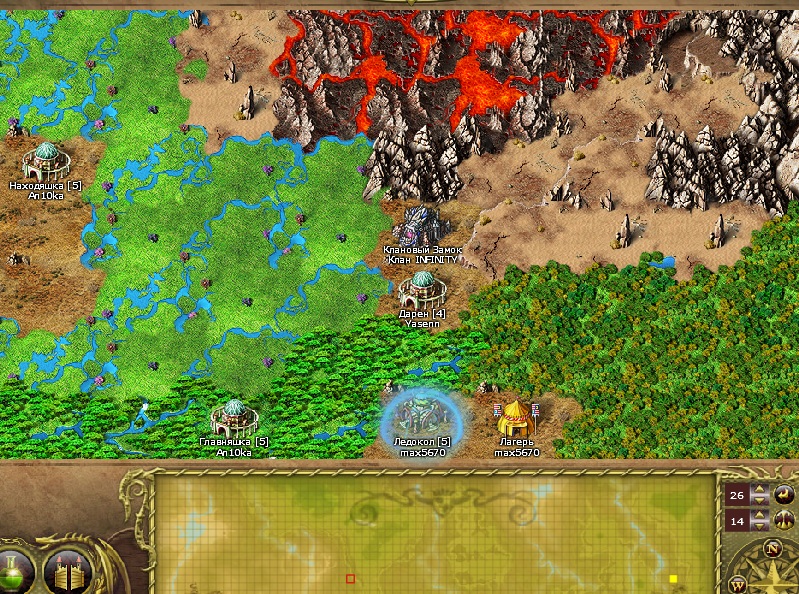This screenshot has width=799, height=594.
Task: Click the compass W button
Action: pyautogui.click(x=739, y=582)
